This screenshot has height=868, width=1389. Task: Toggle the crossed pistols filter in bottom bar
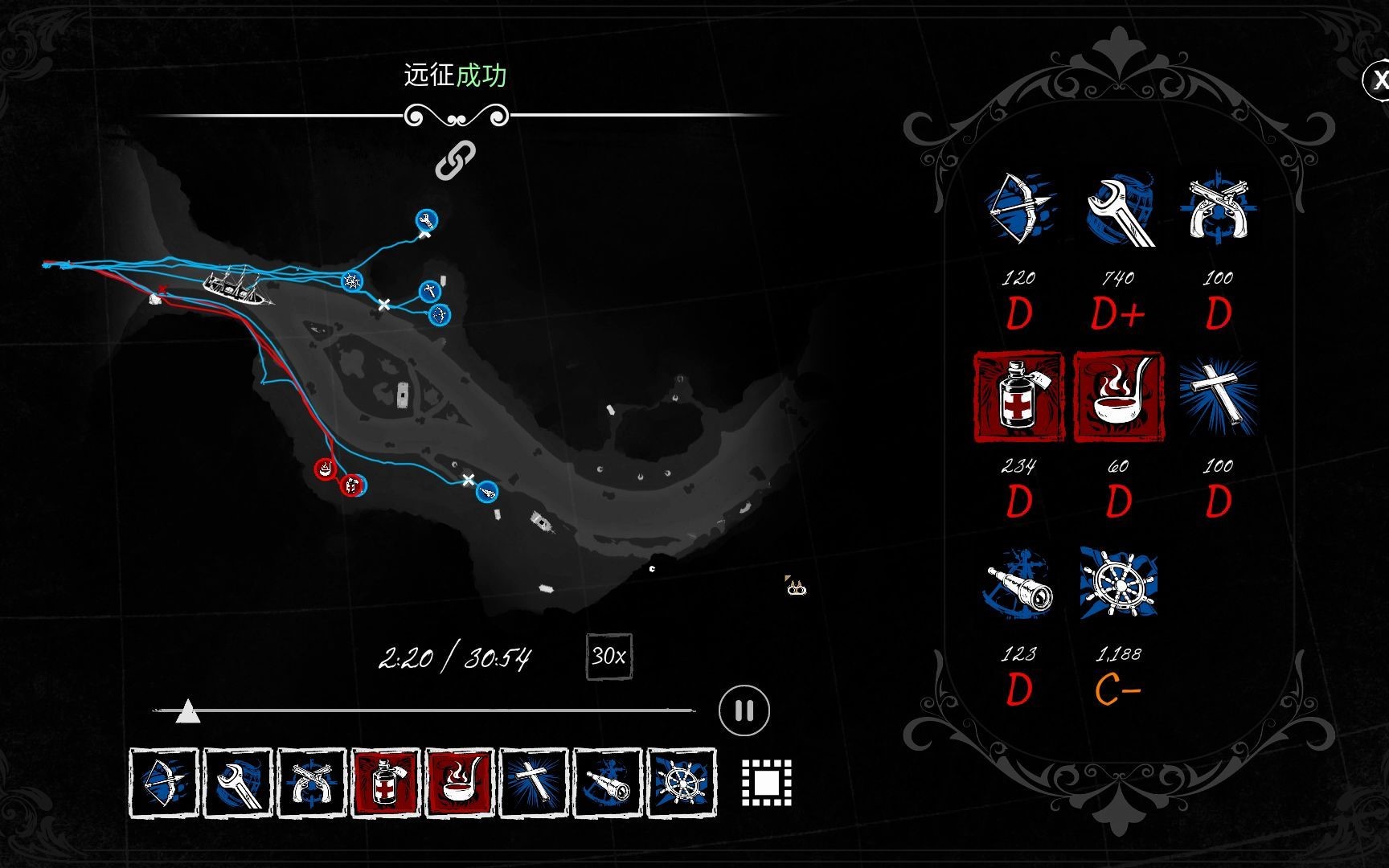[x=311, y=783]
